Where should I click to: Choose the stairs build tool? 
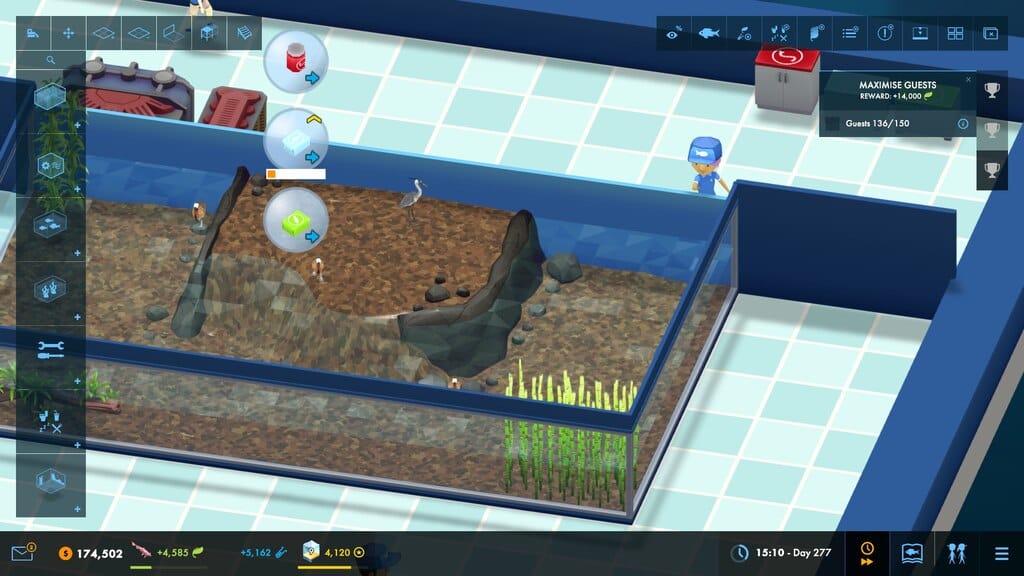pyautogui.click(x=243, y=33)
